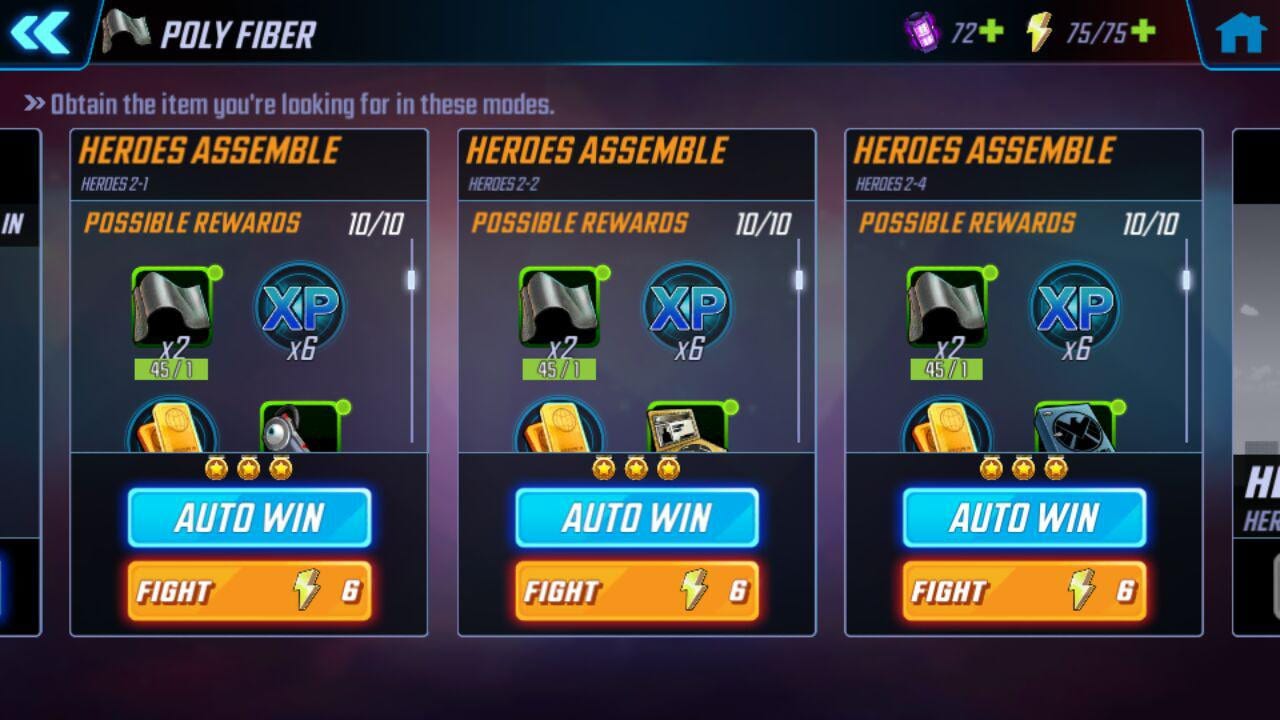Image resolution: width=1280 pixels, height=720 pixels.
Task: Go back using the double-arrow button
Action: pos(40,33)
